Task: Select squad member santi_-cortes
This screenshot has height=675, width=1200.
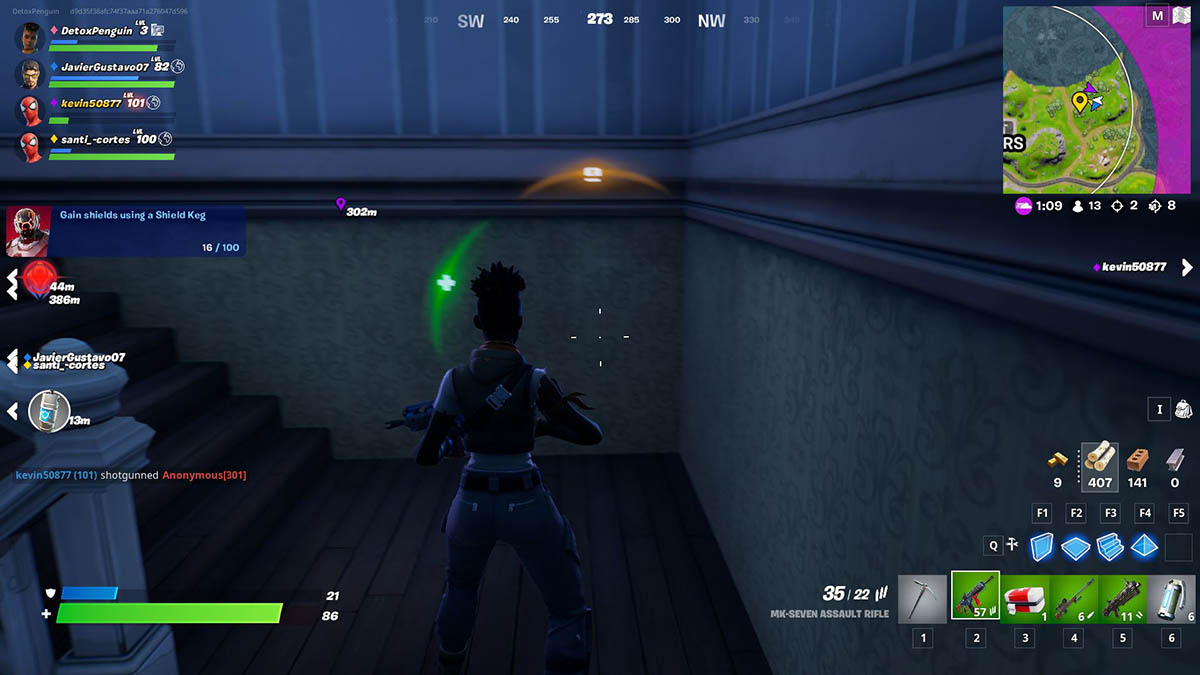Action: tap(95, 139)
